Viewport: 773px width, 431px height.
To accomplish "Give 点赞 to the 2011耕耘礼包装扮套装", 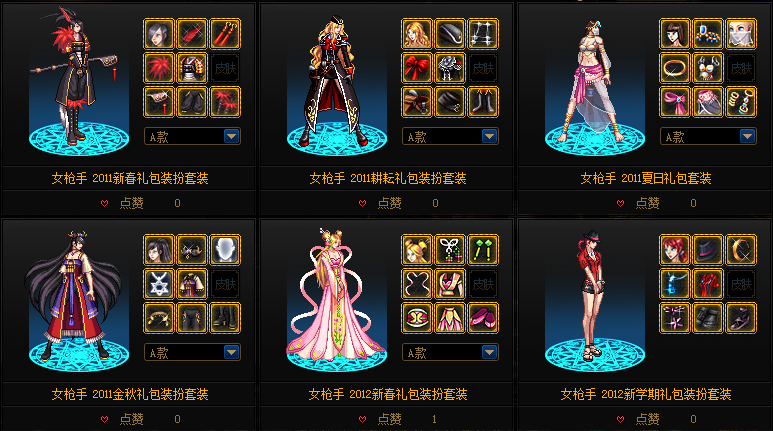I will click(x=388, y=203).
